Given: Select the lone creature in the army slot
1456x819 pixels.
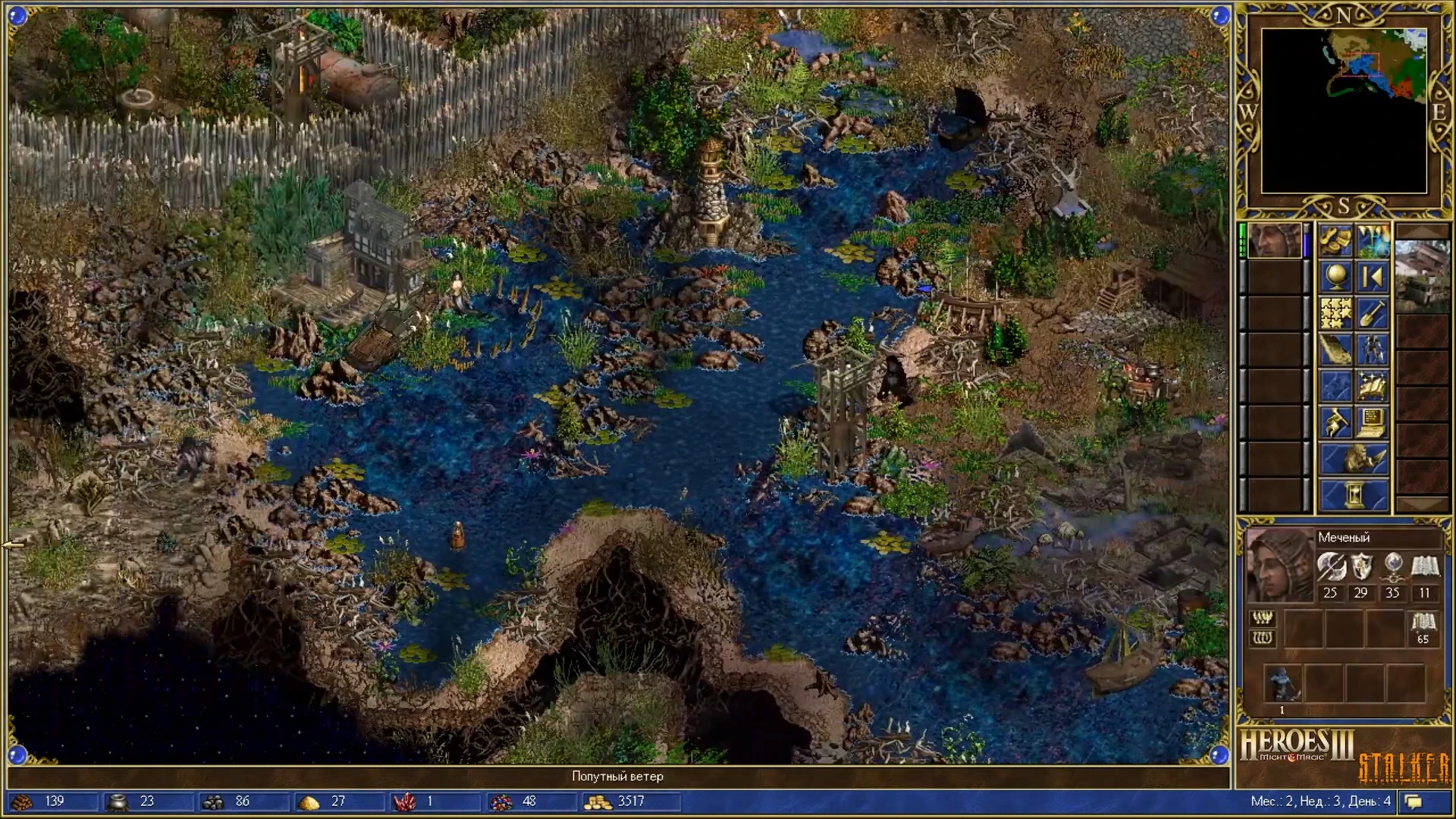Looking at the screenshot, I should point(1283,684).
